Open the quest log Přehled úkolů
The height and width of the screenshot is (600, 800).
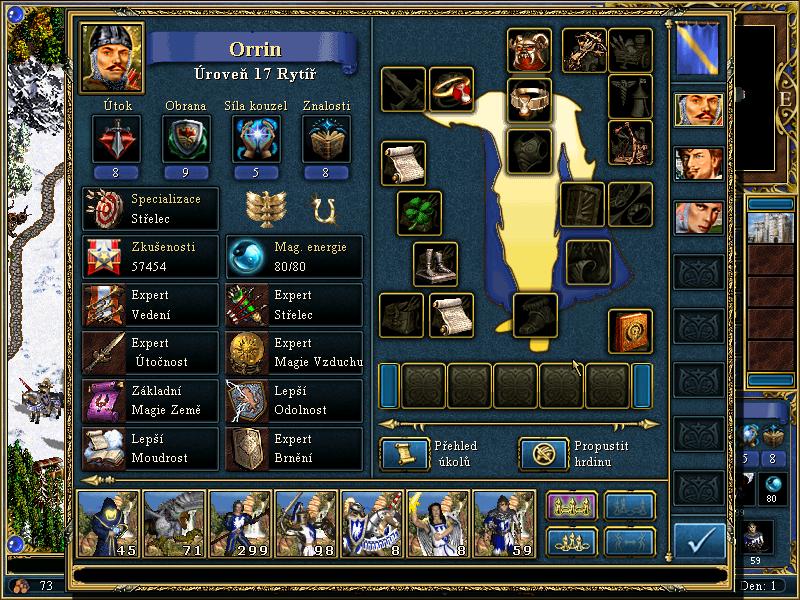pos(398,454)
